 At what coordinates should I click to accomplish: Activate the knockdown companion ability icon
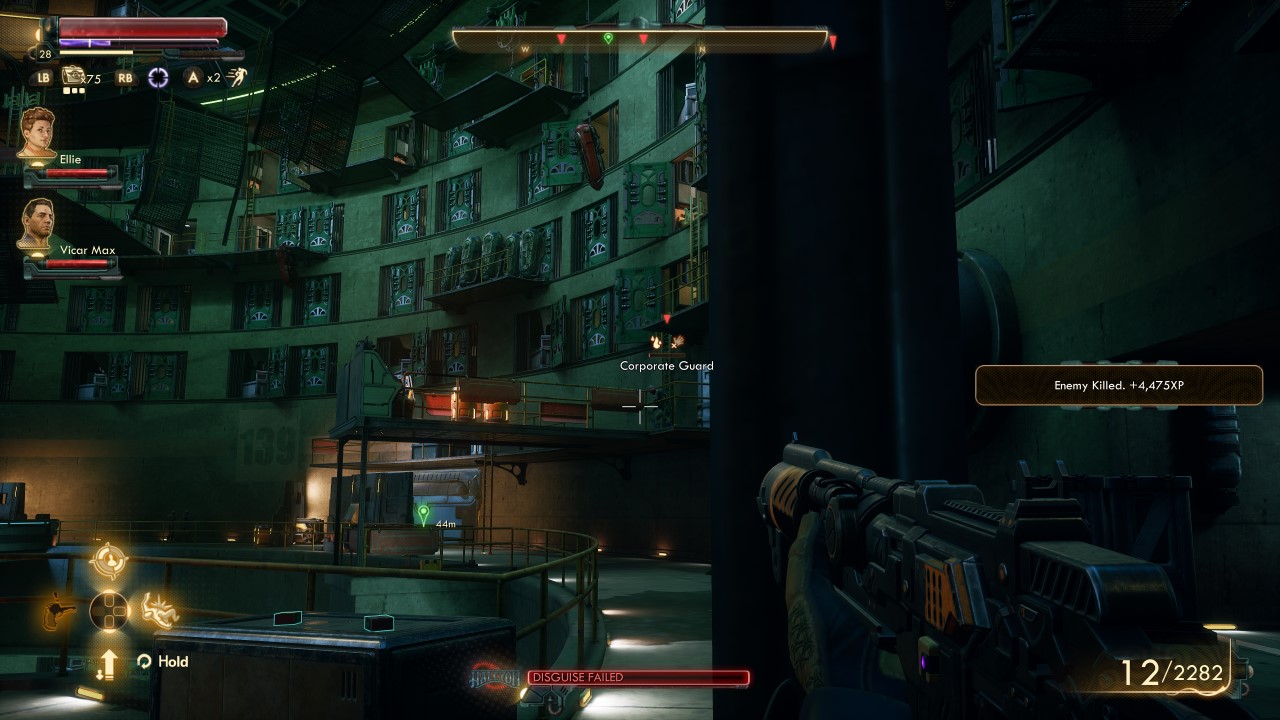[159, 609]
